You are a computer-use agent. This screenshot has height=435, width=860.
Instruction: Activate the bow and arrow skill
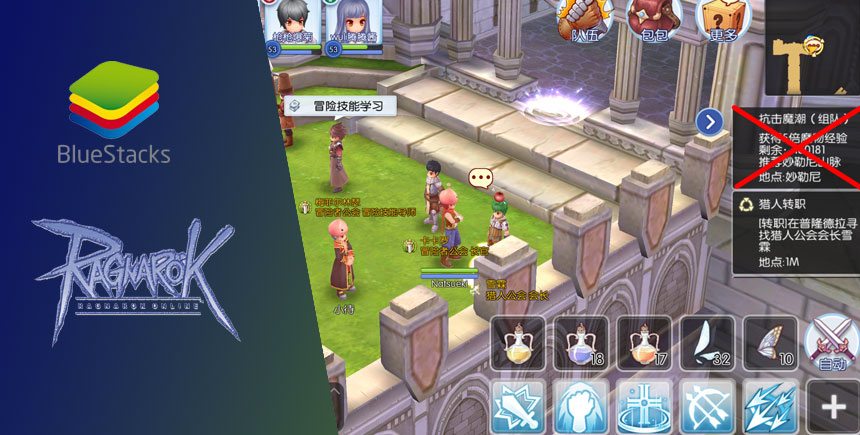pyautogui.click(x=707, y=407)
